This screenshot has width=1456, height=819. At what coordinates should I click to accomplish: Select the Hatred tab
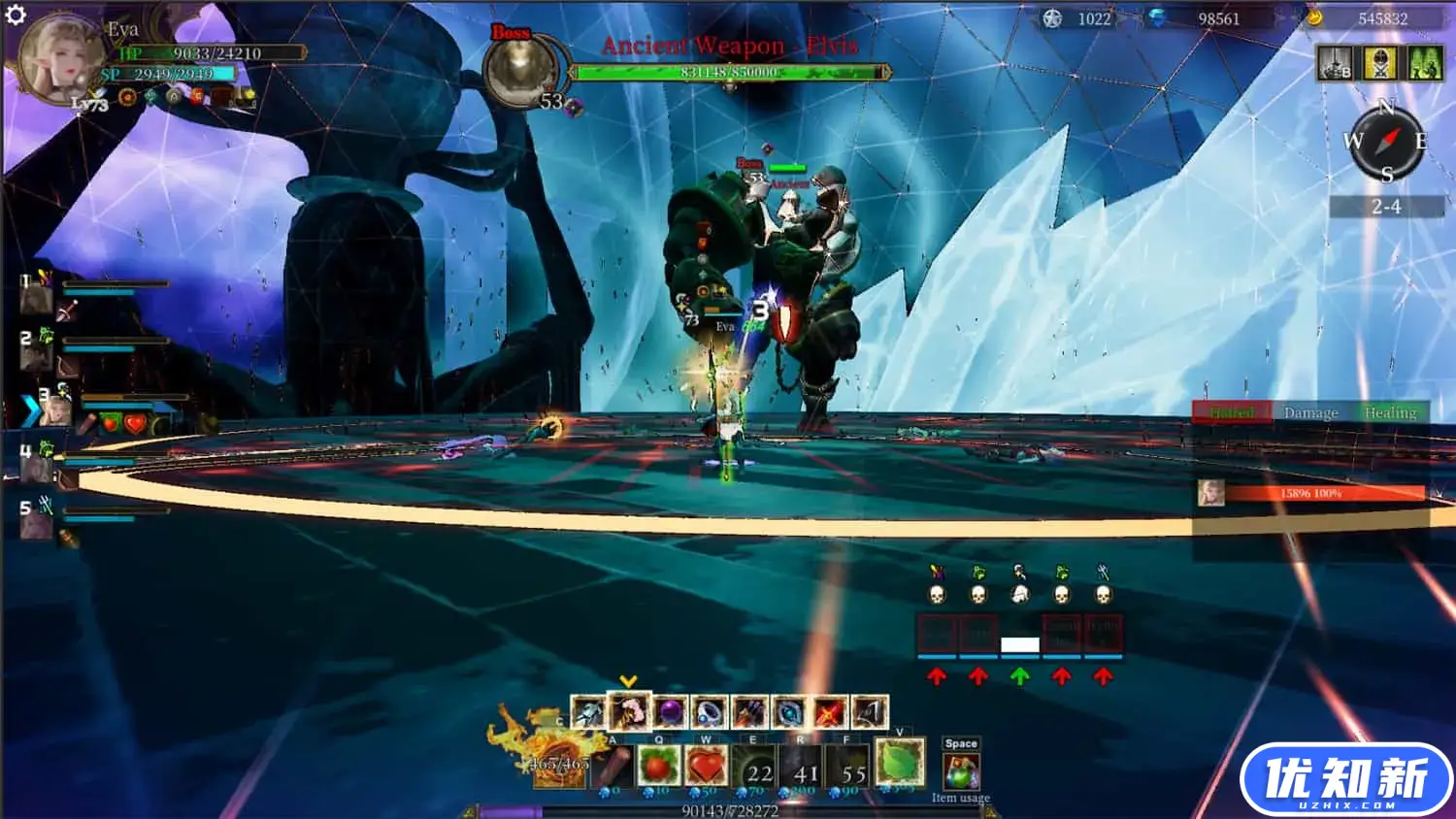[1231, 412]
